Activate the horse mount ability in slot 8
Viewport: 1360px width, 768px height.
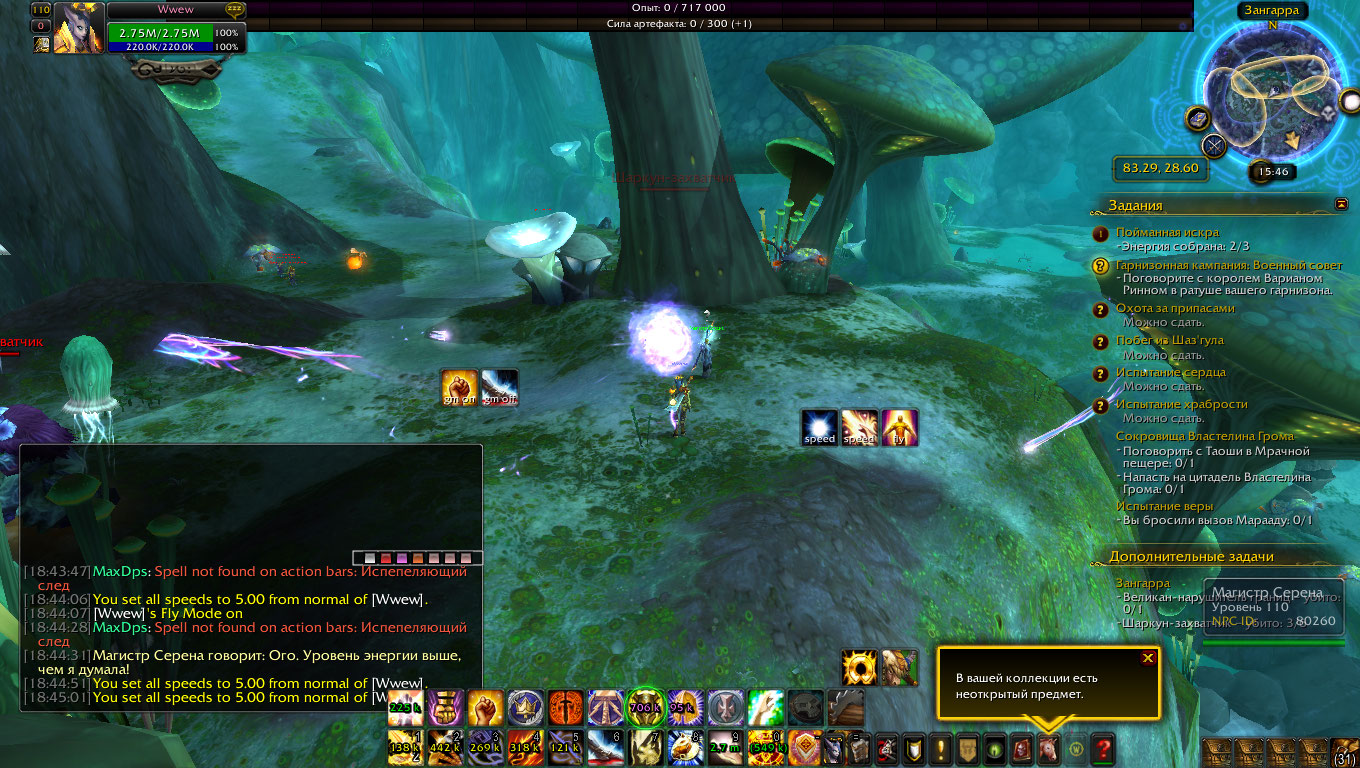point(686,748)
